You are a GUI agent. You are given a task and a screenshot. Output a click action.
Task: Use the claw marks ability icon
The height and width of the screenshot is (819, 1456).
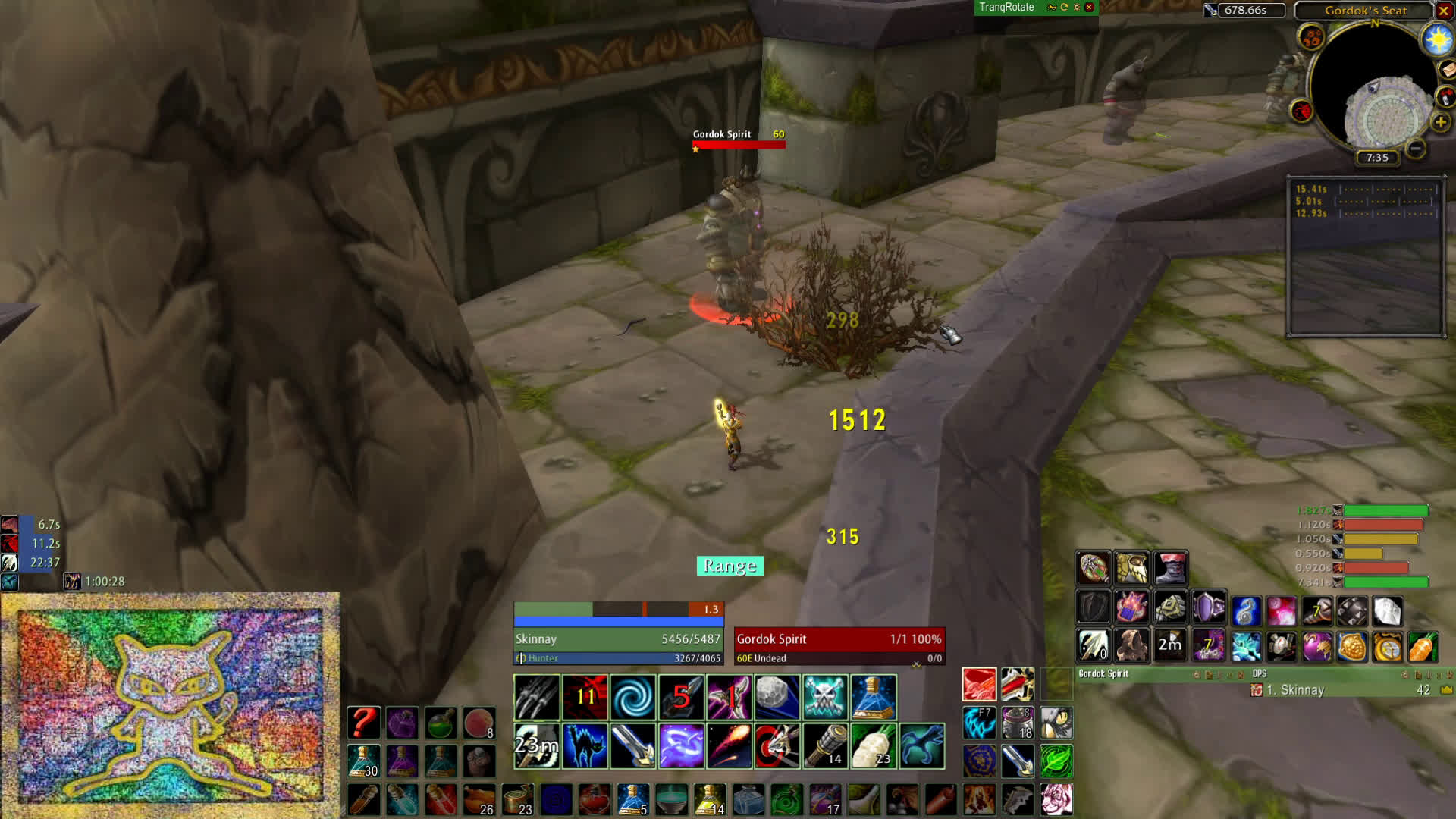[537, 697]
